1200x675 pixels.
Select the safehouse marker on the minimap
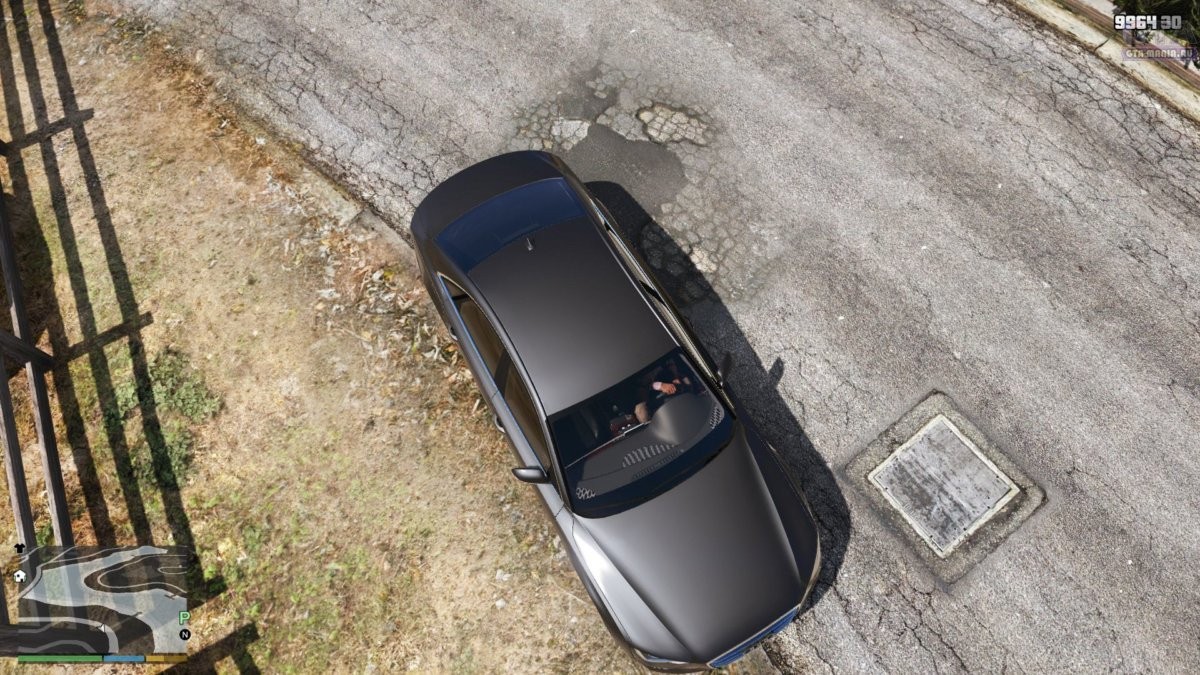coord(19,576)
